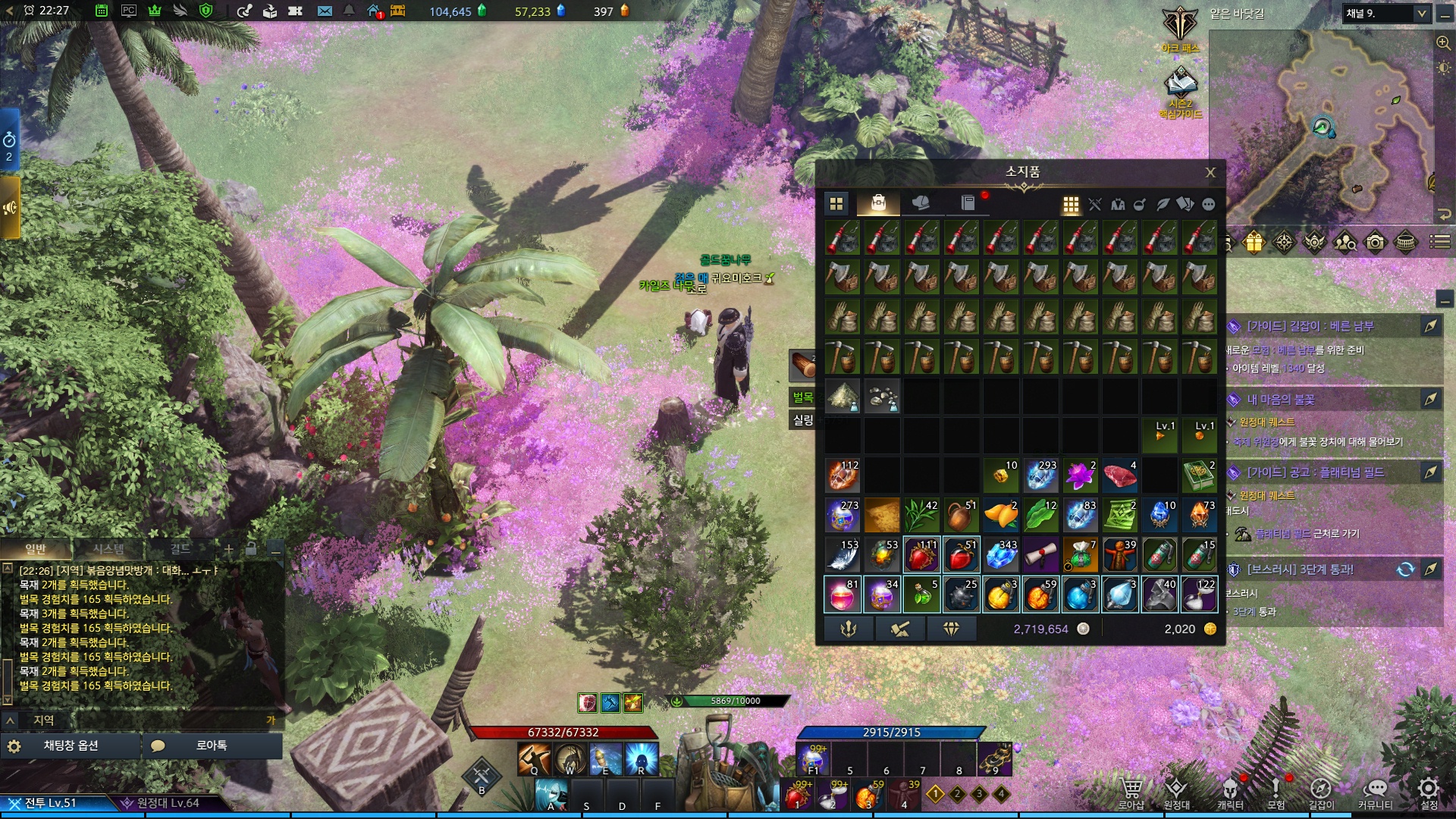Track the 내 마음의 불꽃 quest
The image size is (1456, 819).
pos(1430,400)
